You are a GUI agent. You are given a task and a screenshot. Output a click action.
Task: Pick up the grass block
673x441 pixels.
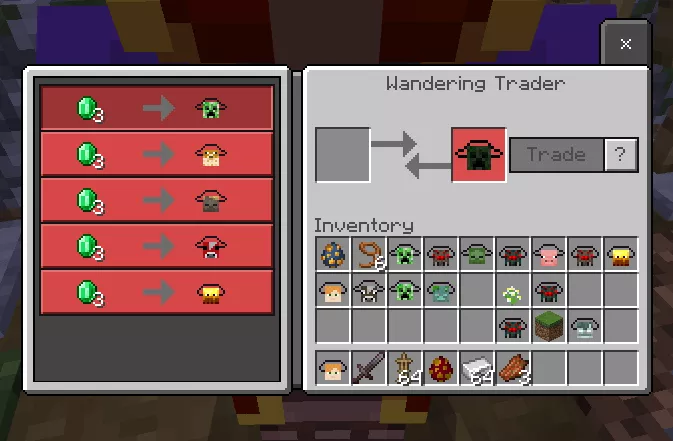[x=549, y=326]
